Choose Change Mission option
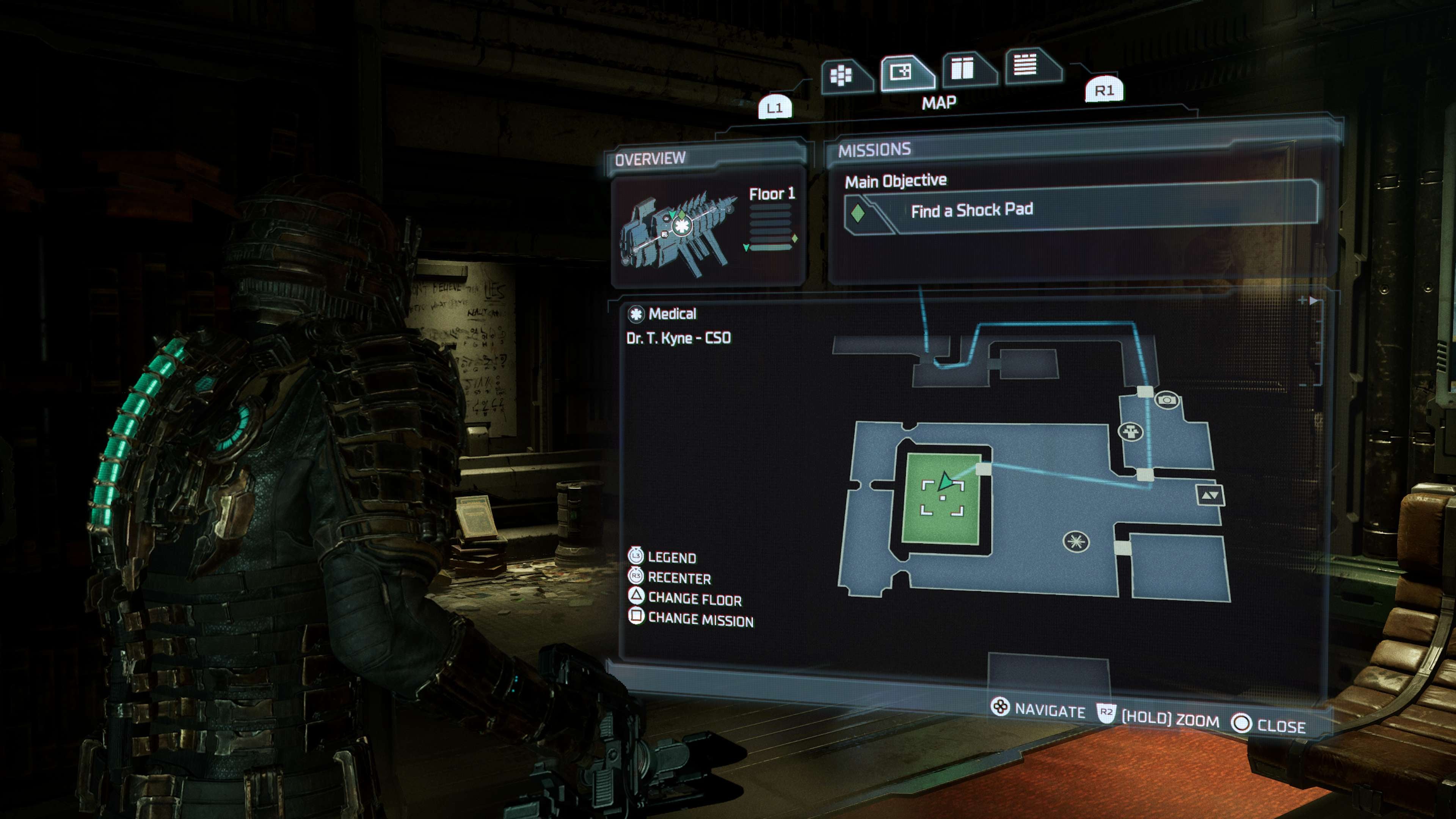Viewport: 1456px width, 819px height. coord(700,620)
